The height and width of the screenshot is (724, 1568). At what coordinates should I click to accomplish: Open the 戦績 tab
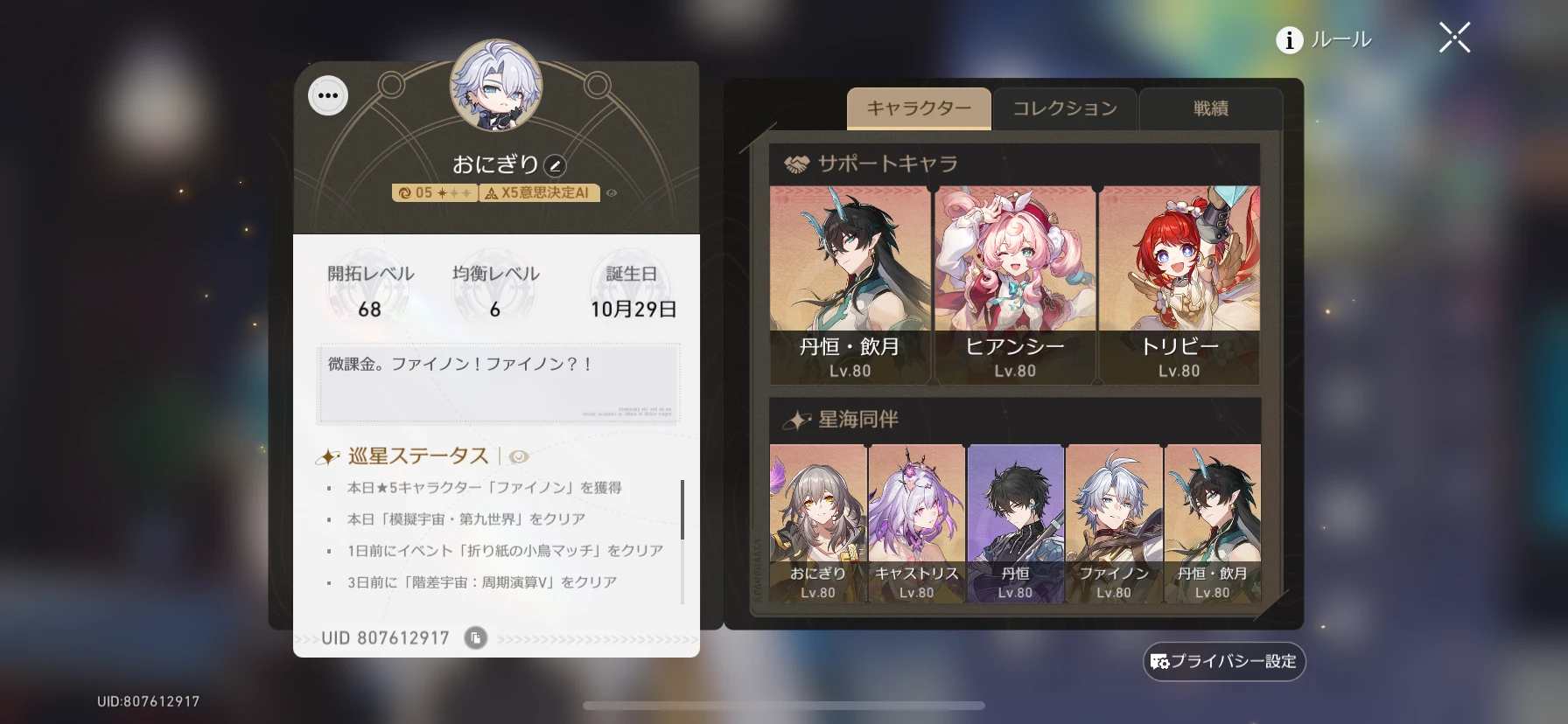(x=1210, y=108)
